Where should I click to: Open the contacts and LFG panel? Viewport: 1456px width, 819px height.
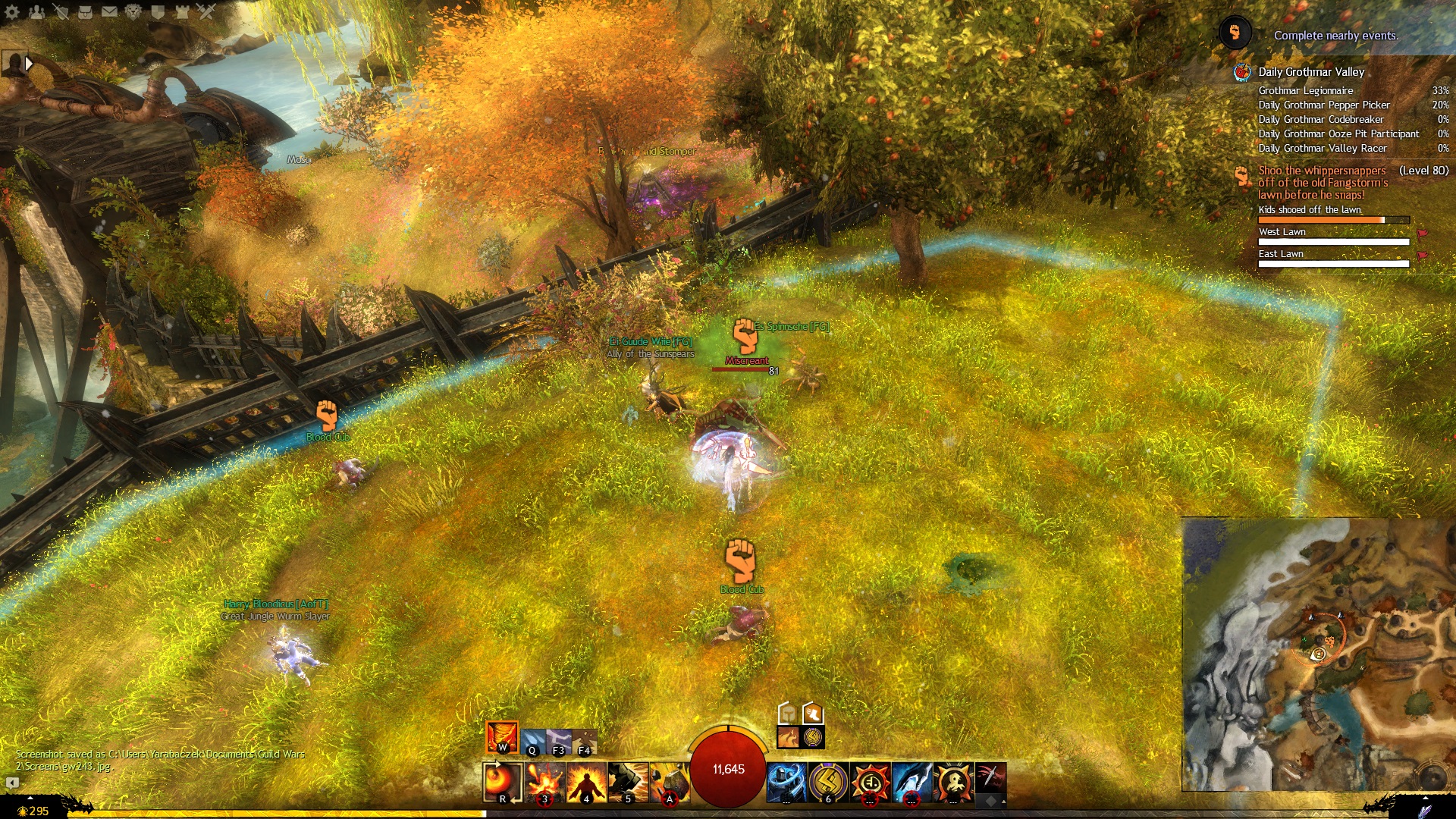pos(36,11)
